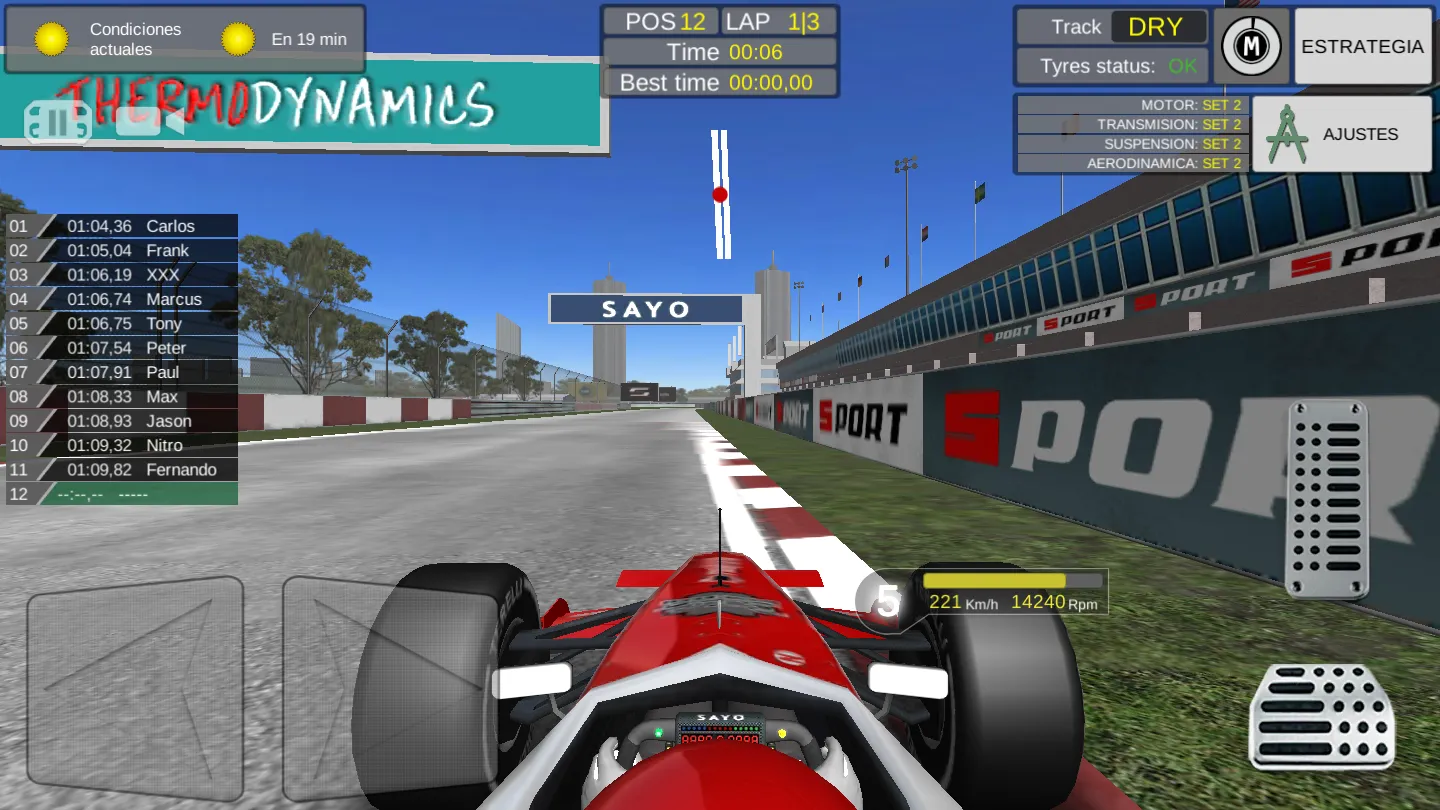Viewport: 1440px width, 810px height.
Task: Select the Medium tyre icon beside Estrategia
Action: [x=1251, y=44]
